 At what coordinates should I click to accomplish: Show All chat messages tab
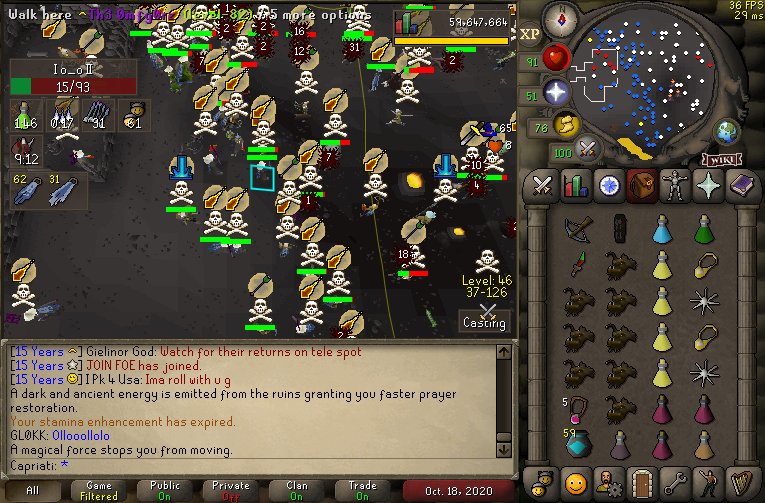click(x=33, y=491)
